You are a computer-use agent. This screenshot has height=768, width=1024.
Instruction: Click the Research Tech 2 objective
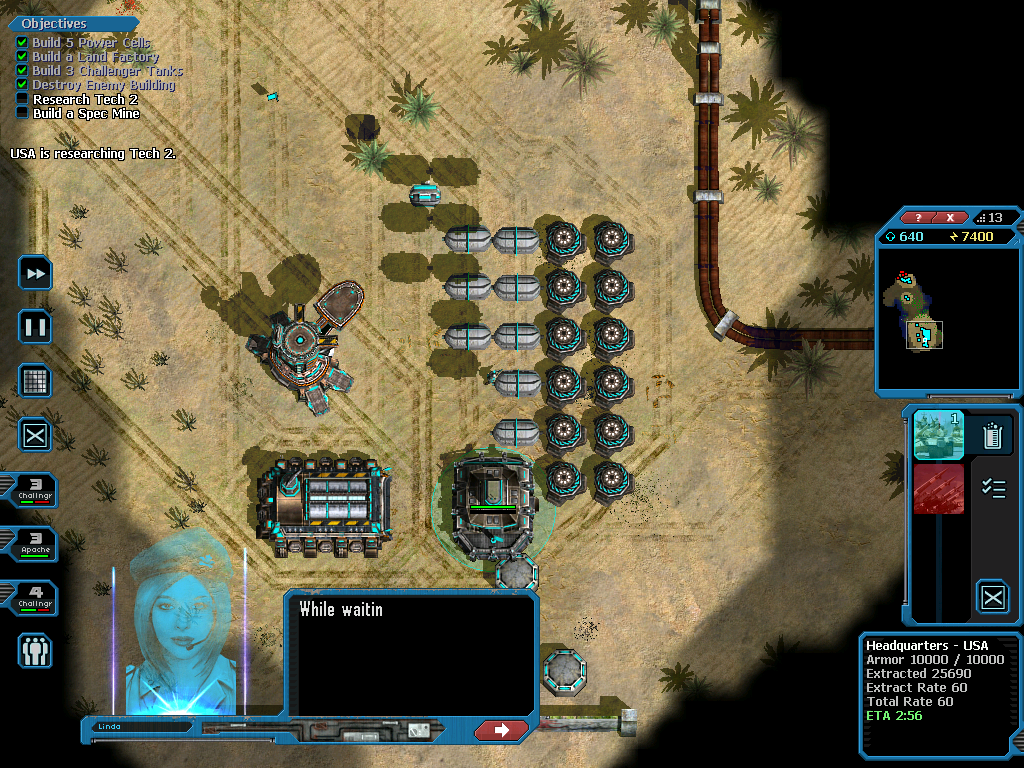85,100
